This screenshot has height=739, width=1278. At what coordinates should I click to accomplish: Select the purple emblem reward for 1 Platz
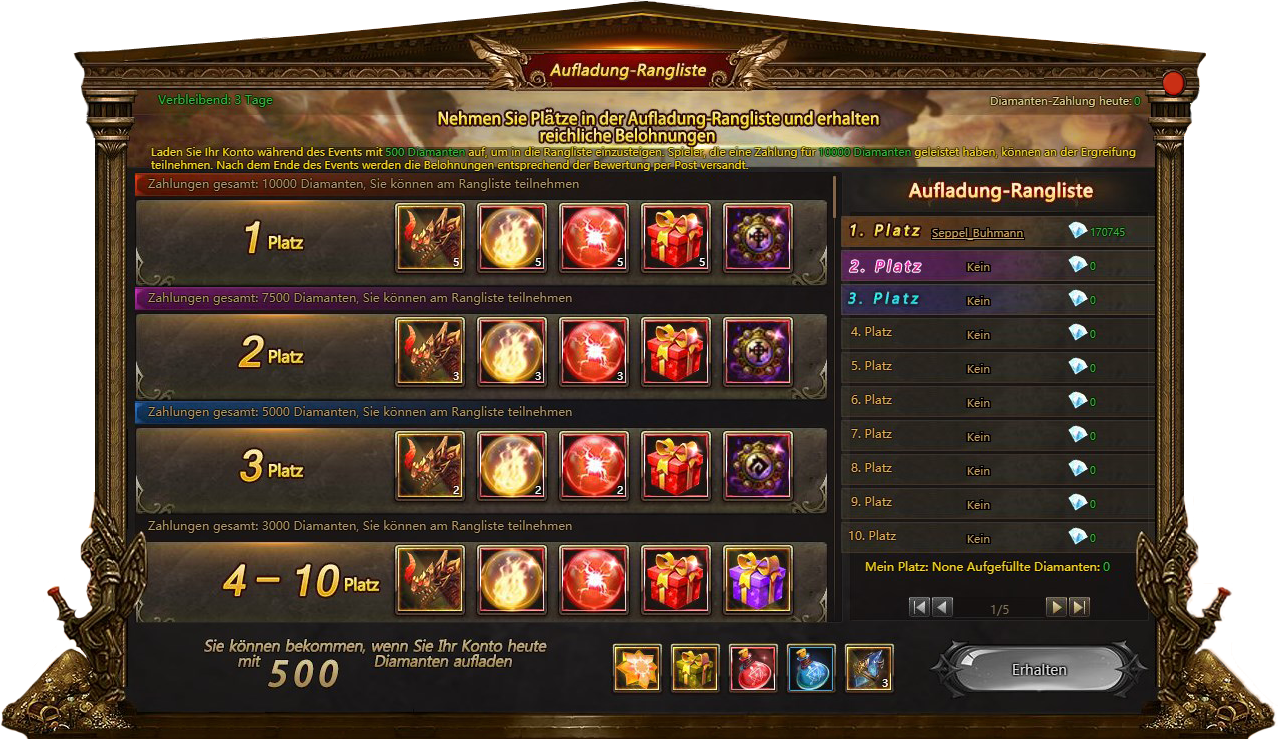pos(757,238)
